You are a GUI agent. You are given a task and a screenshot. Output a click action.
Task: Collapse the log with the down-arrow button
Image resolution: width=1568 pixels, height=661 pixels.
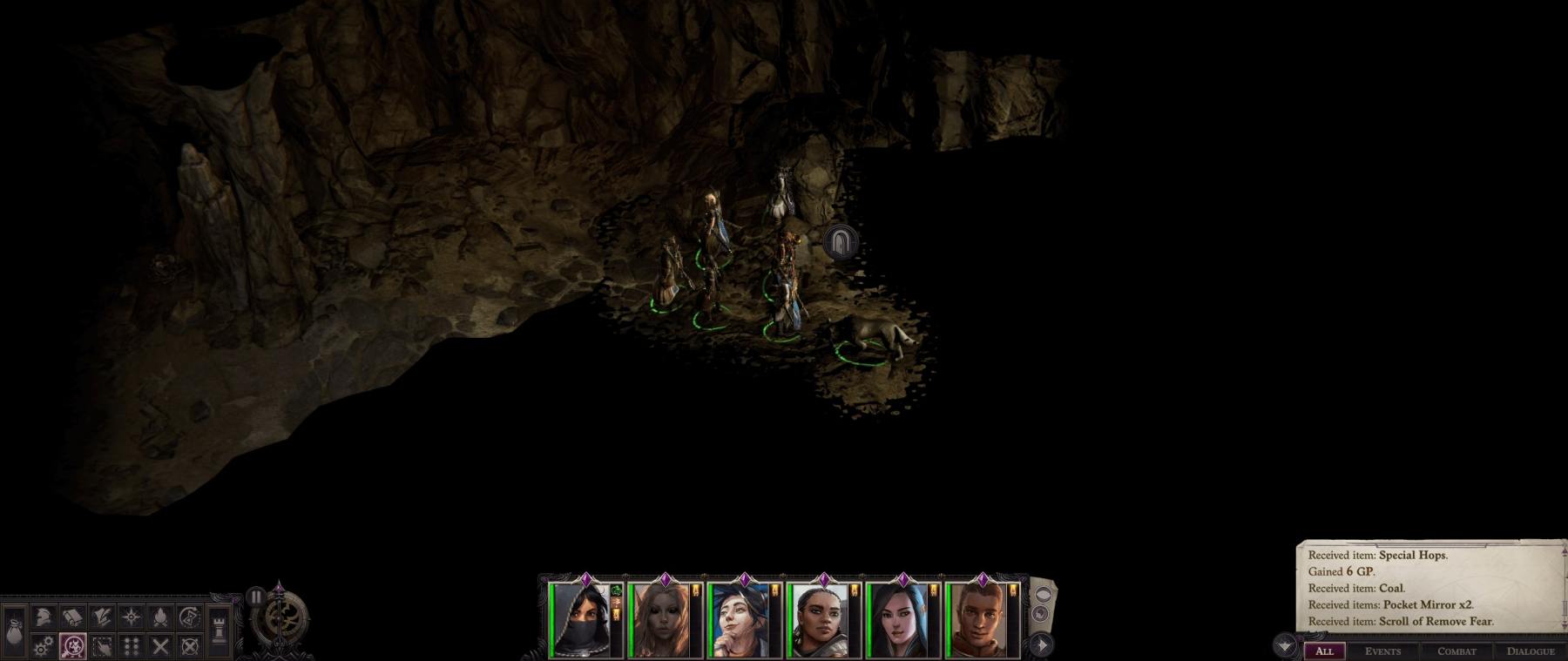pyautogui.click(x=1286, y=646)
